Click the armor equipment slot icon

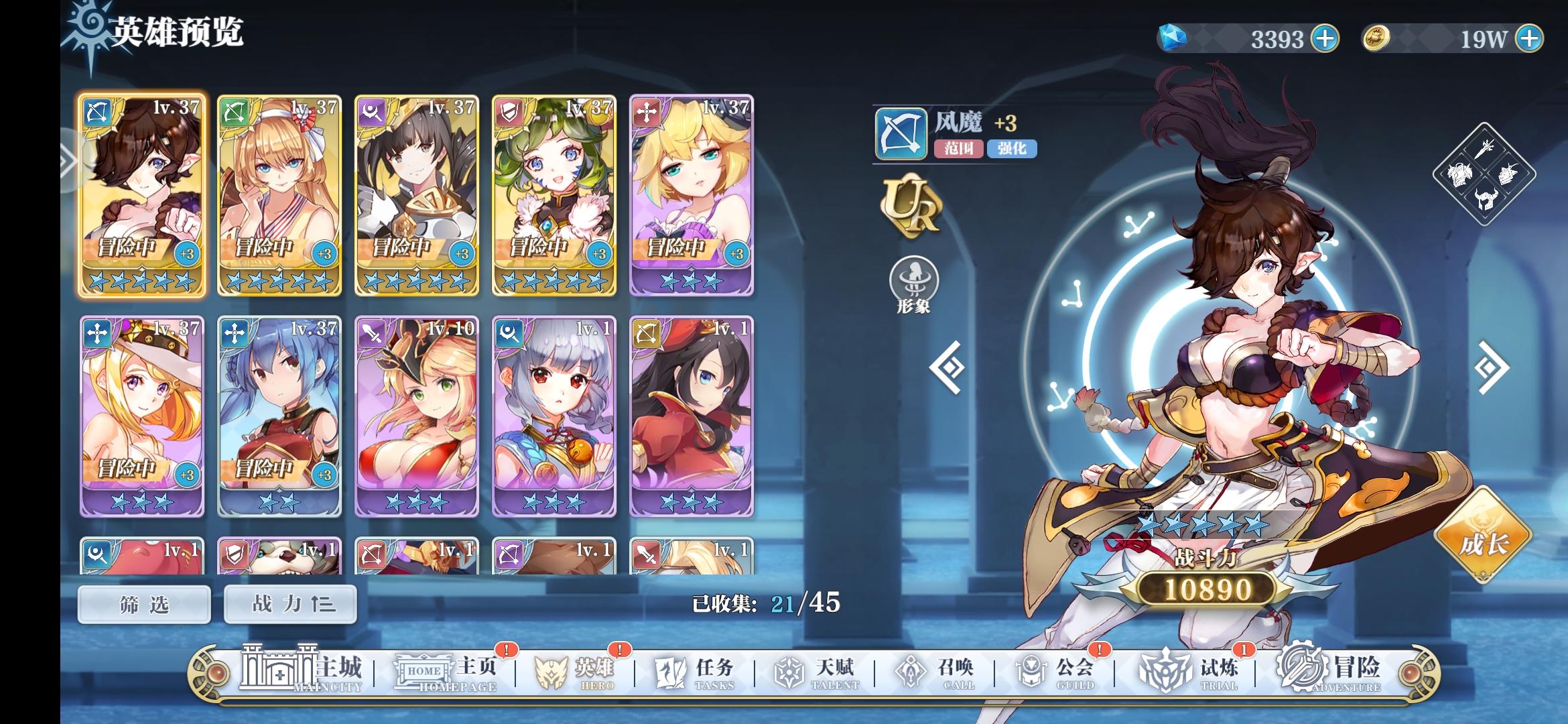[x=1461, y=174]
